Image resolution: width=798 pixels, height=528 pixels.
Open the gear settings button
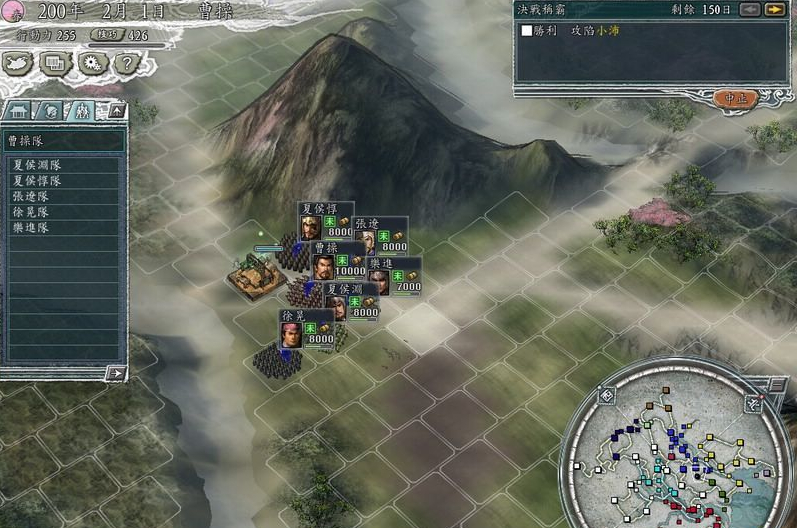click(91, 63)
